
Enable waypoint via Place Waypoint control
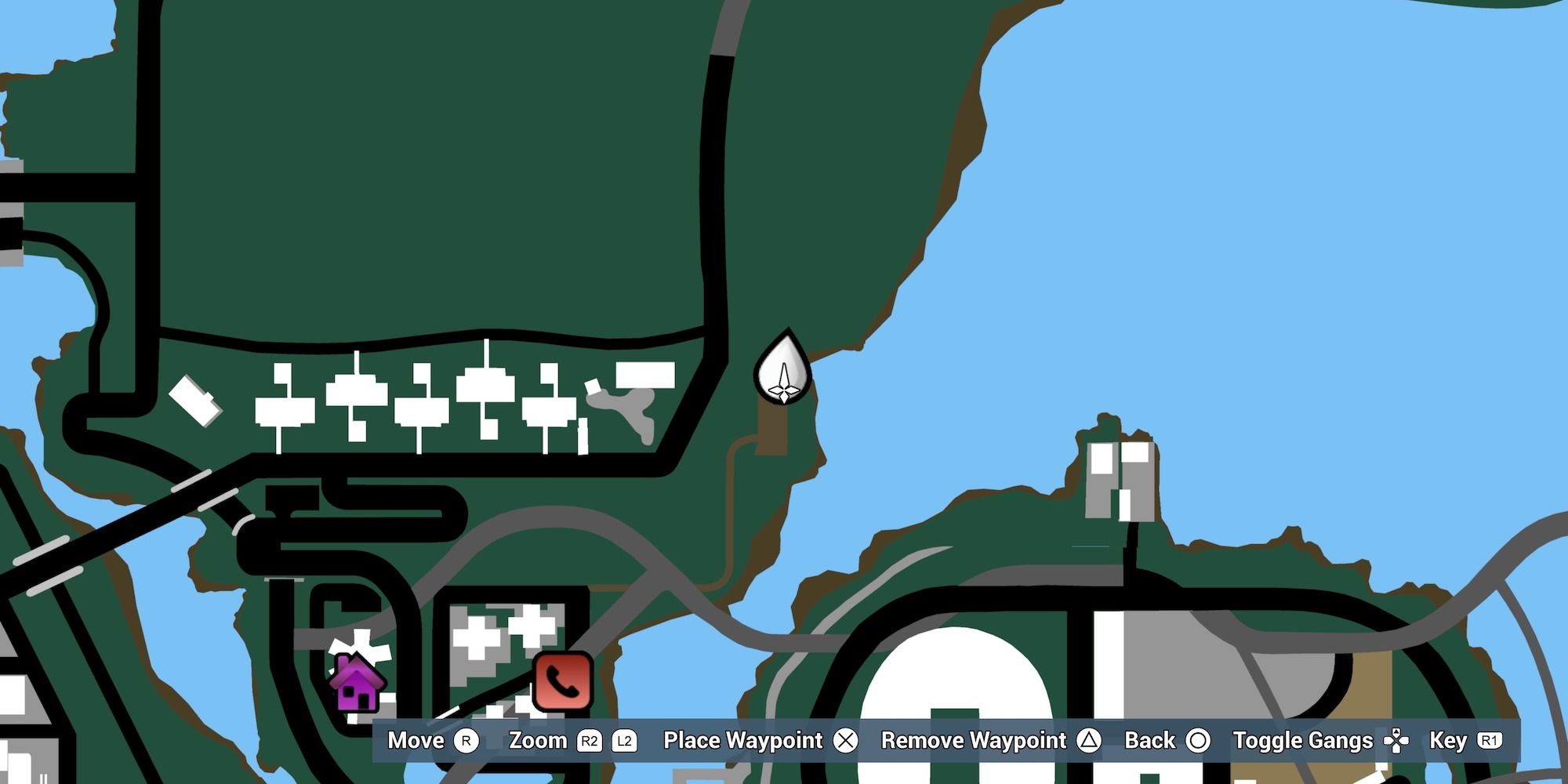742,739
